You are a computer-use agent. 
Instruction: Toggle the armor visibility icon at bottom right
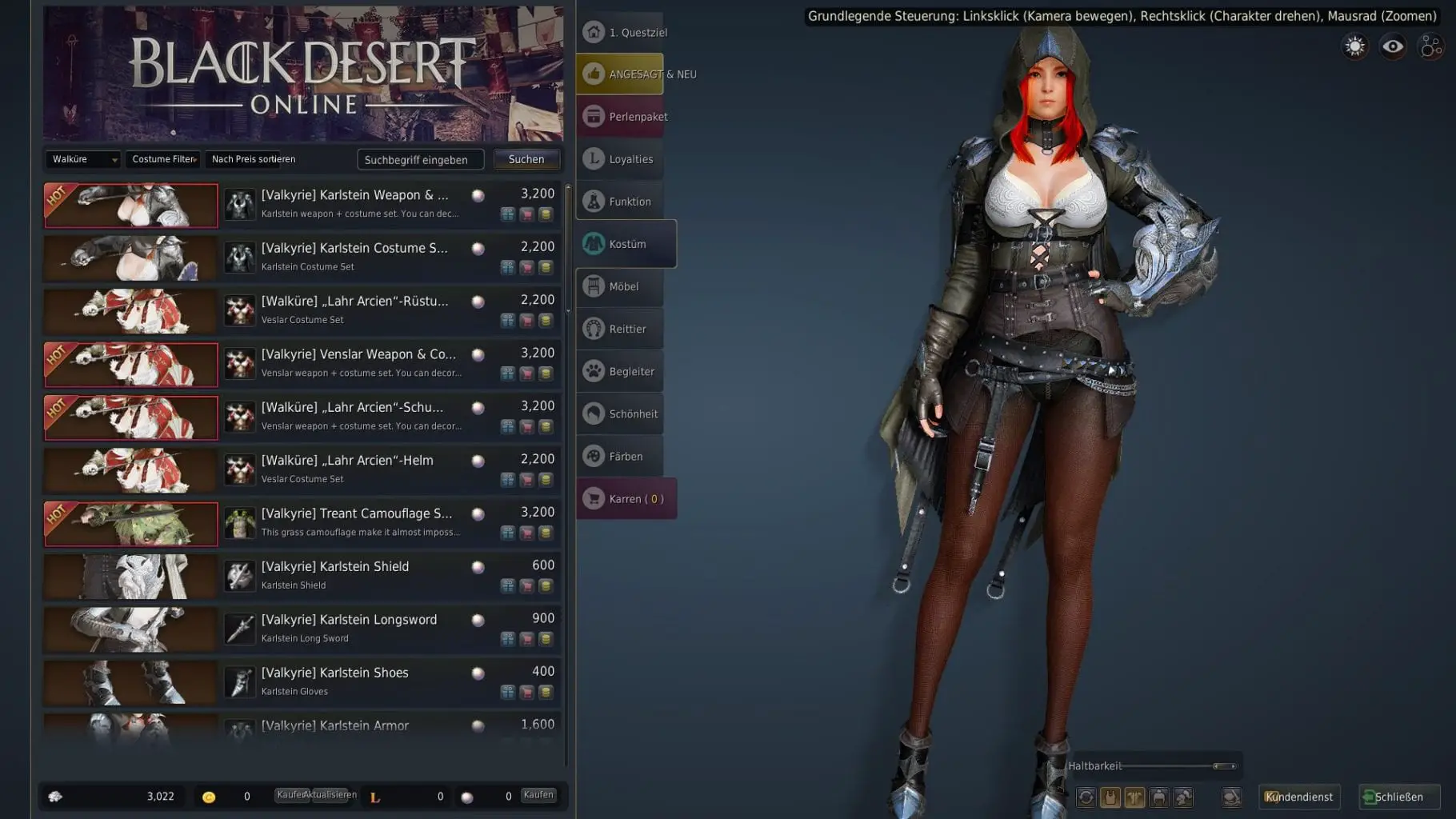click(1111, 797)
